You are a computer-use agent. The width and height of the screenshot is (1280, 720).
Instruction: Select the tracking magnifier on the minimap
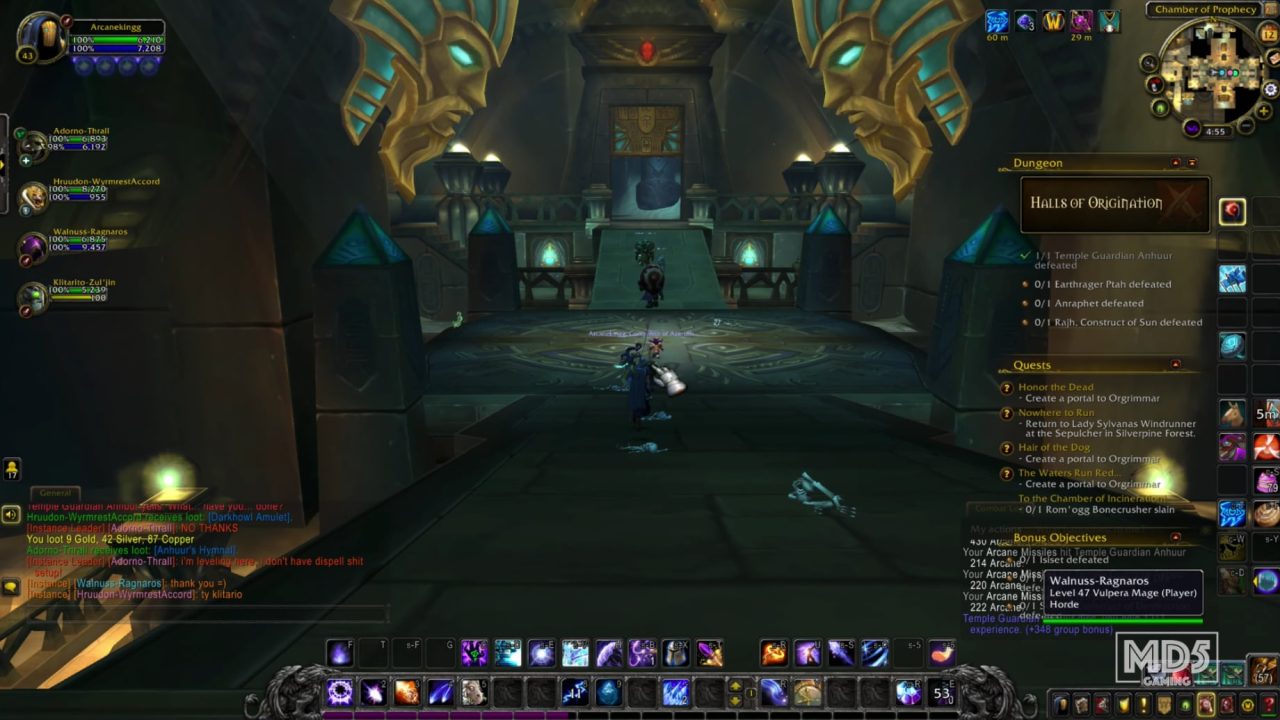pos(1150,63)
